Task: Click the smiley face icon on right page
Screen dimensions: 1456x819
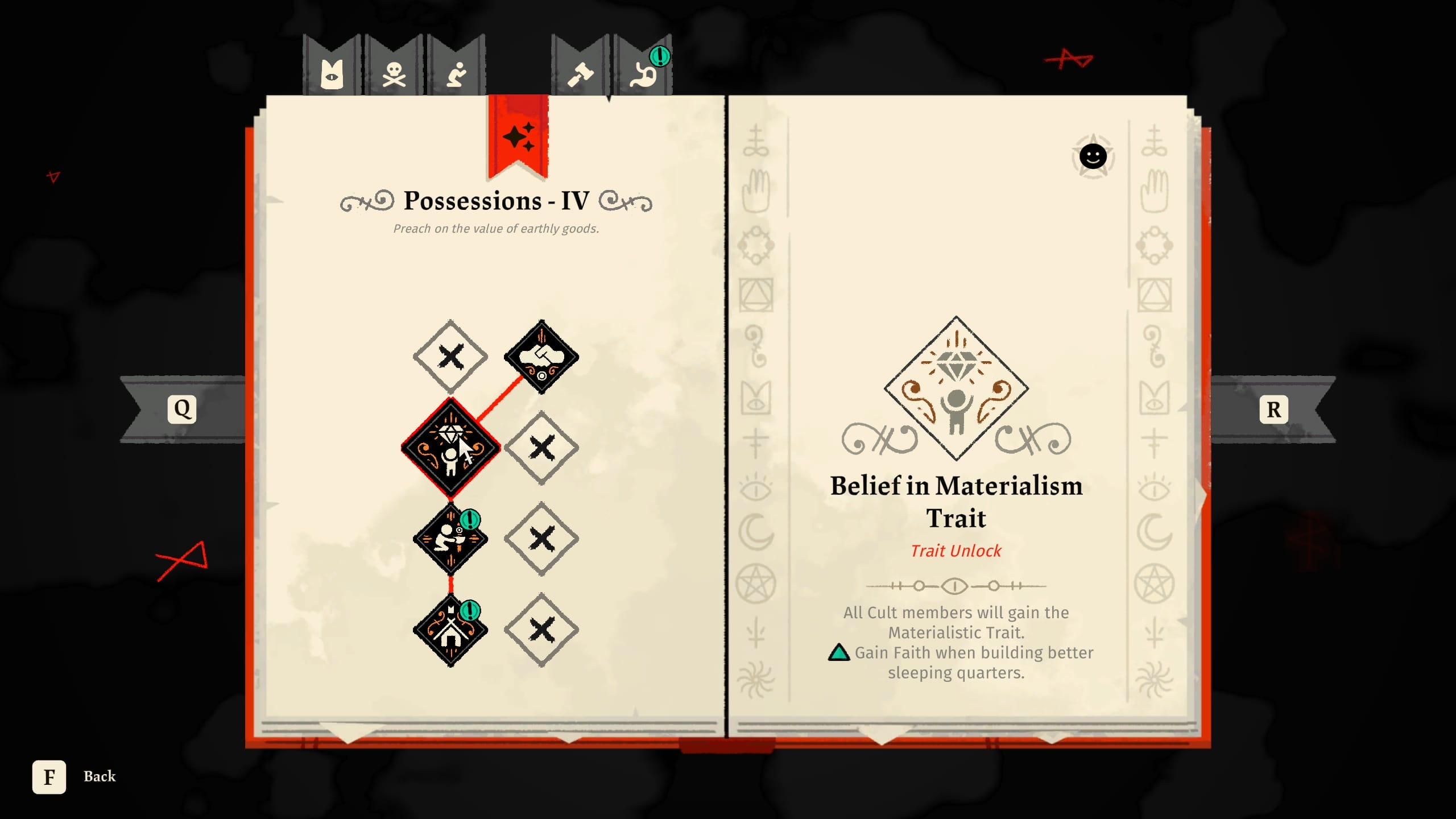Action: click(x=1093, y=155)
